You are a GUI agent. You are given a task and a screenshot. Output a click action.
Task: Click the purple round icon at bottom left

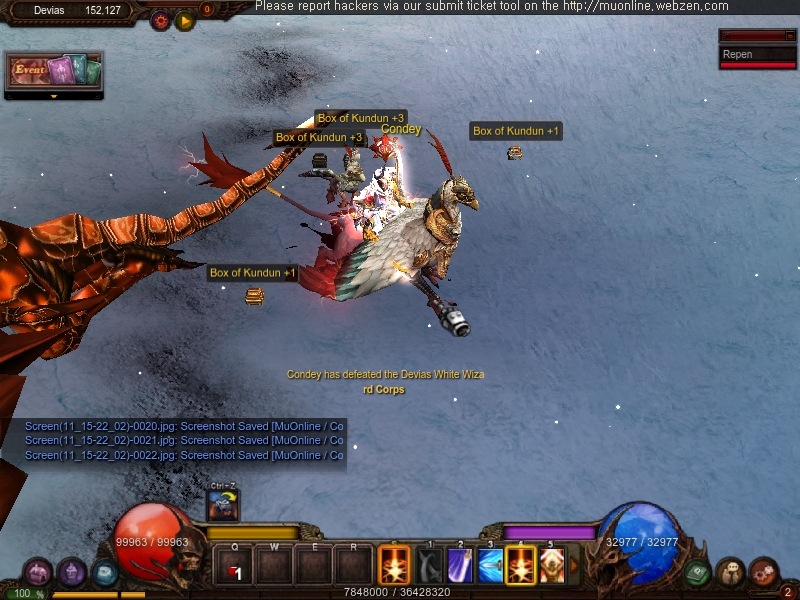point(71,573)
